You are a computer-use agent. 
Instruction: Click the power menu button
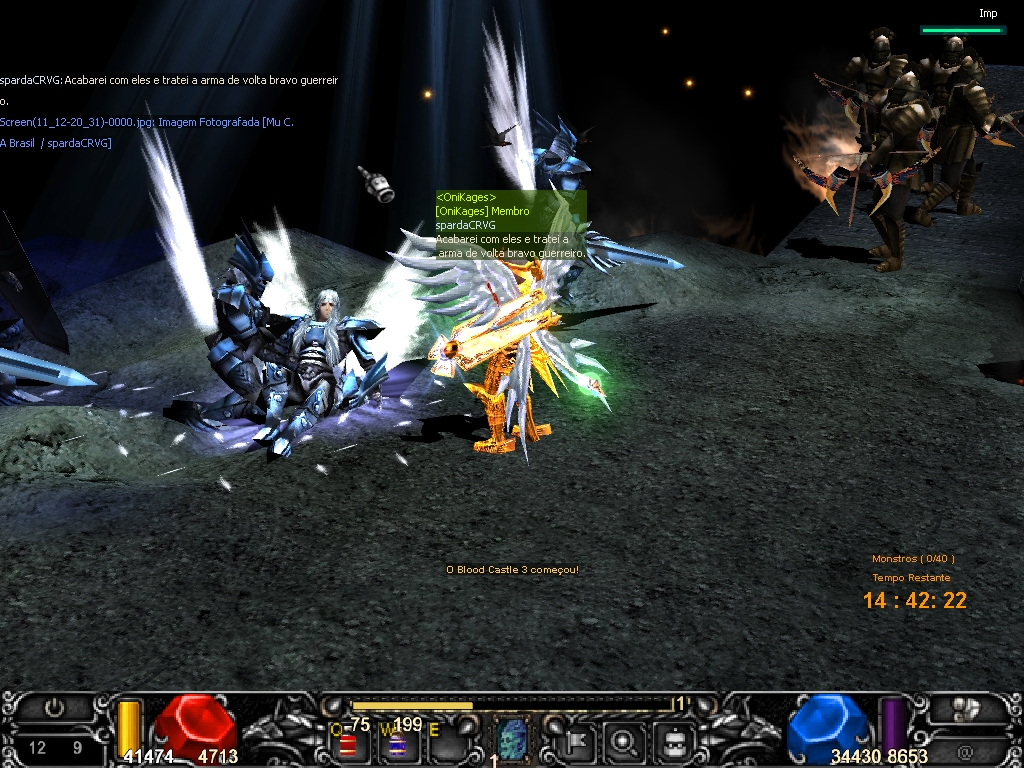(x=54, y=708)
